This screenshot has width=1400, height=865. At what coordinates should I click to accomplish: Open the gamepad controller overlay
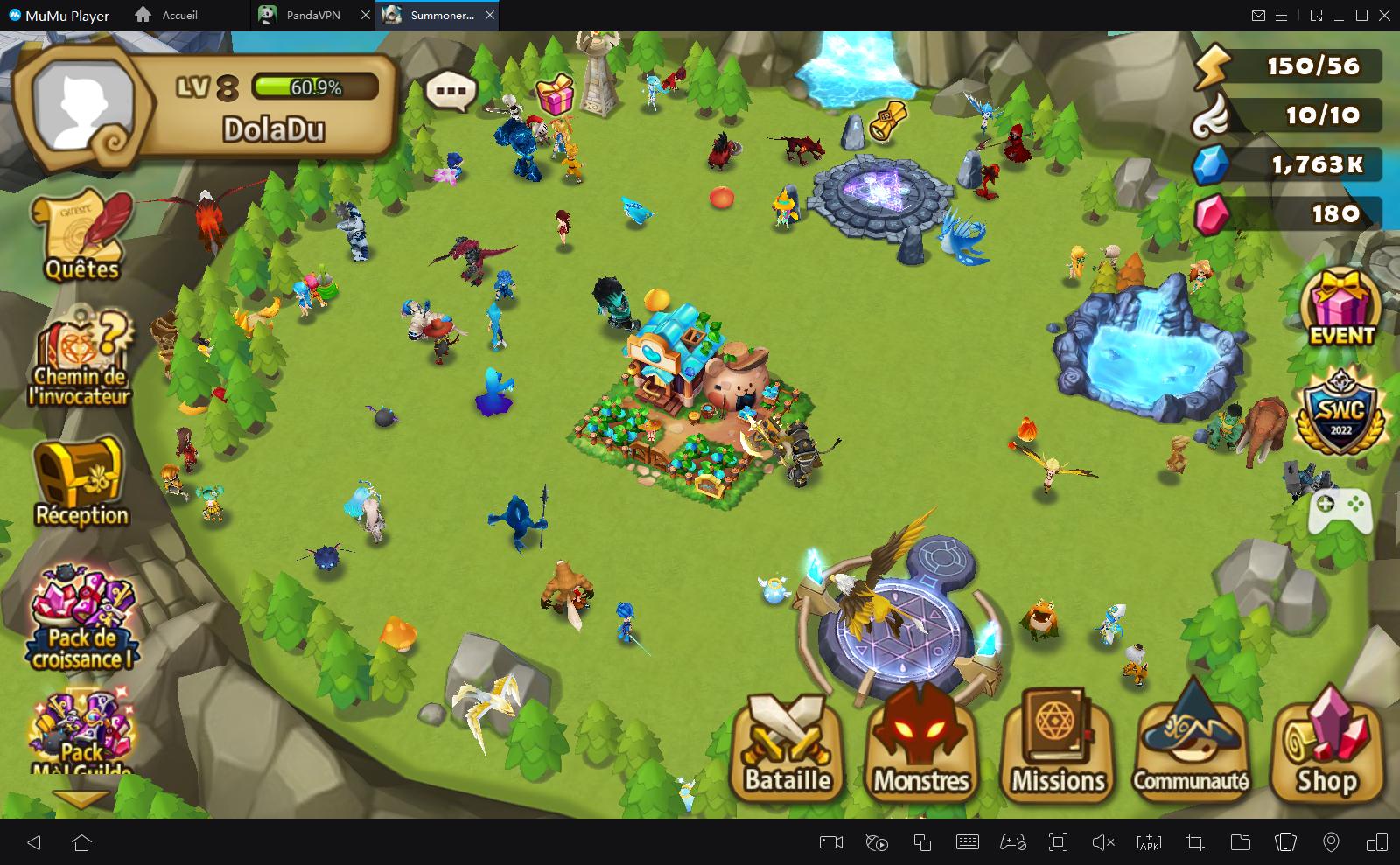point(1340,510)
